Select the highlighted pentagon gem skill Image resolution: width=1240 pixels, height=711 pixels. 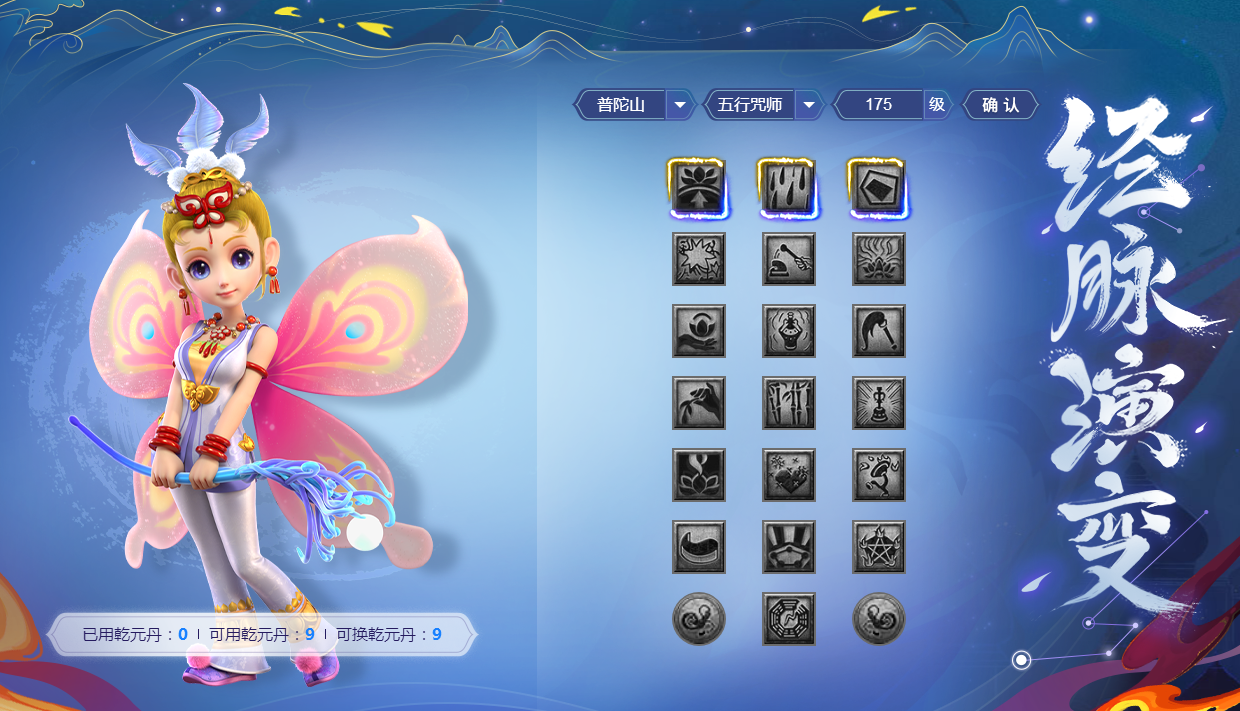tap(878, 187)
